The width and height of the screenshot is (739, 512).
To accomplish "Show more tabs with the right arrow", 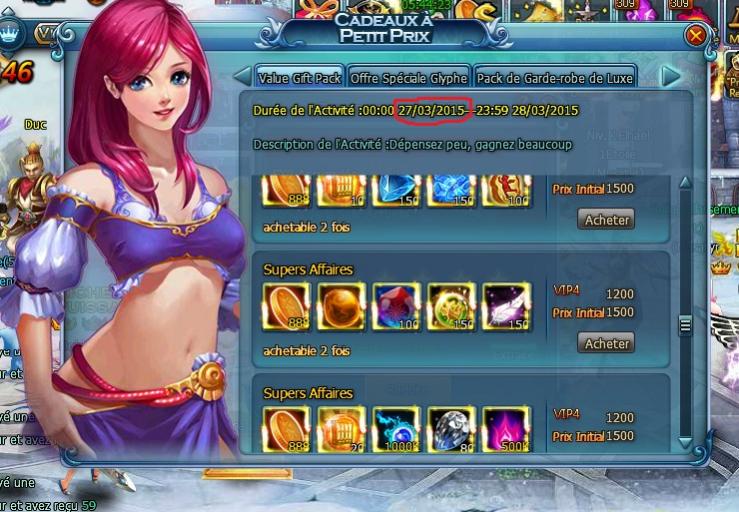I will [x=670, y=77].
